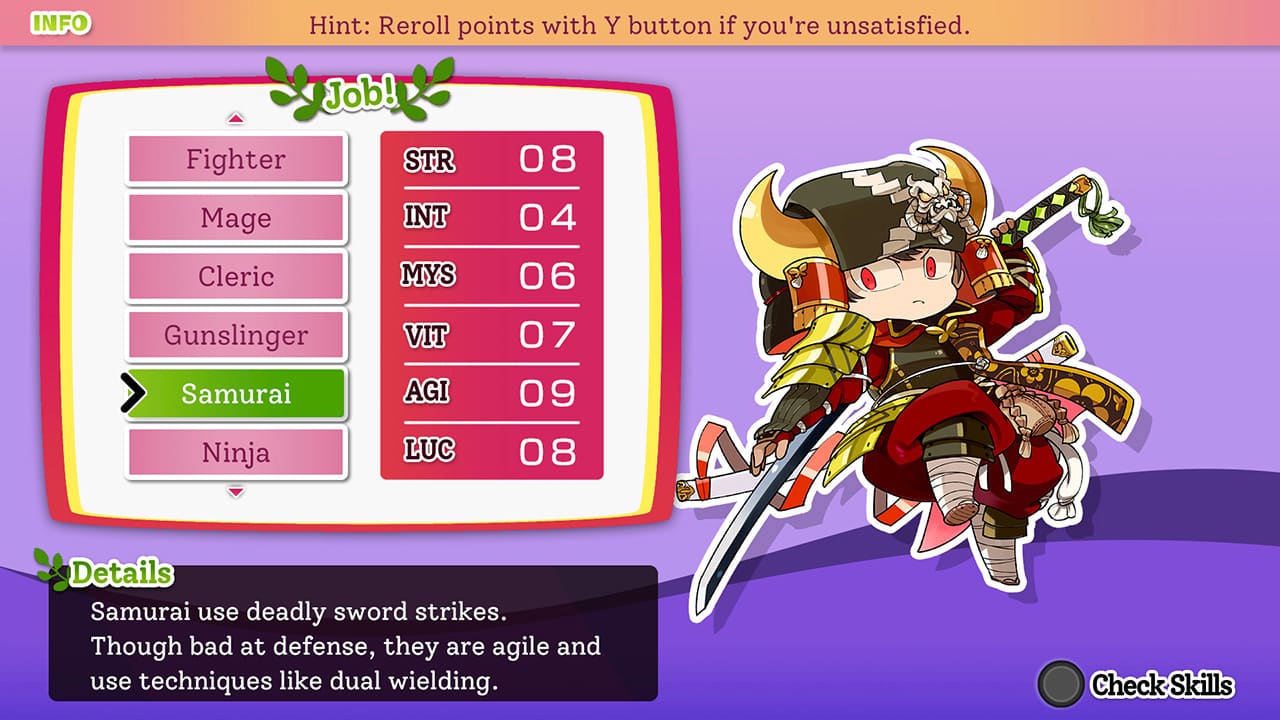This screenshot has width=1280, height=720.
Task: Click the down arrow below the job list
Action: point(235,491)
